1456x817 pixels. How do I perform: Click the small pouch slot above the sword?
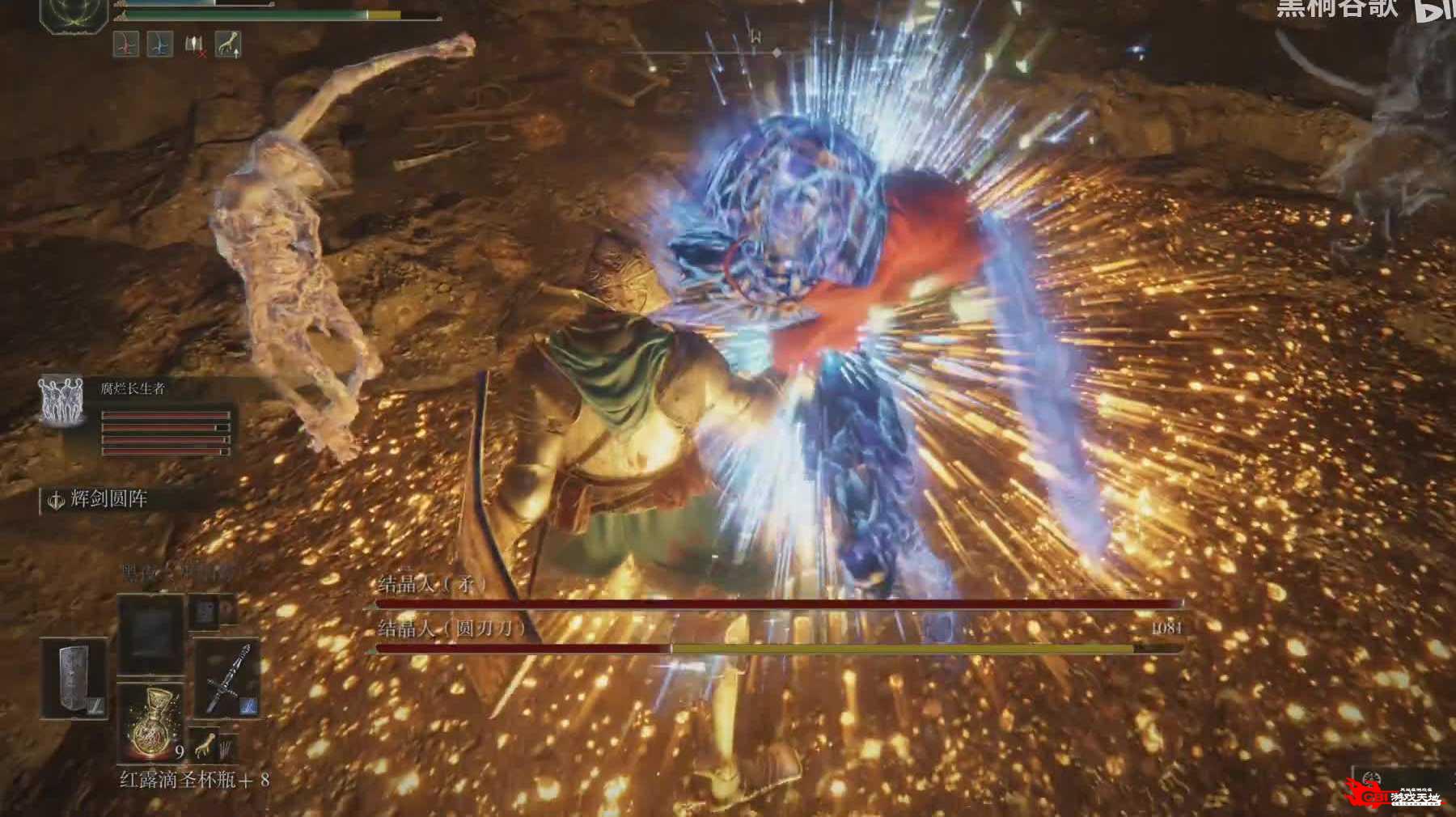pyautogui.click(x=202, y=612)
